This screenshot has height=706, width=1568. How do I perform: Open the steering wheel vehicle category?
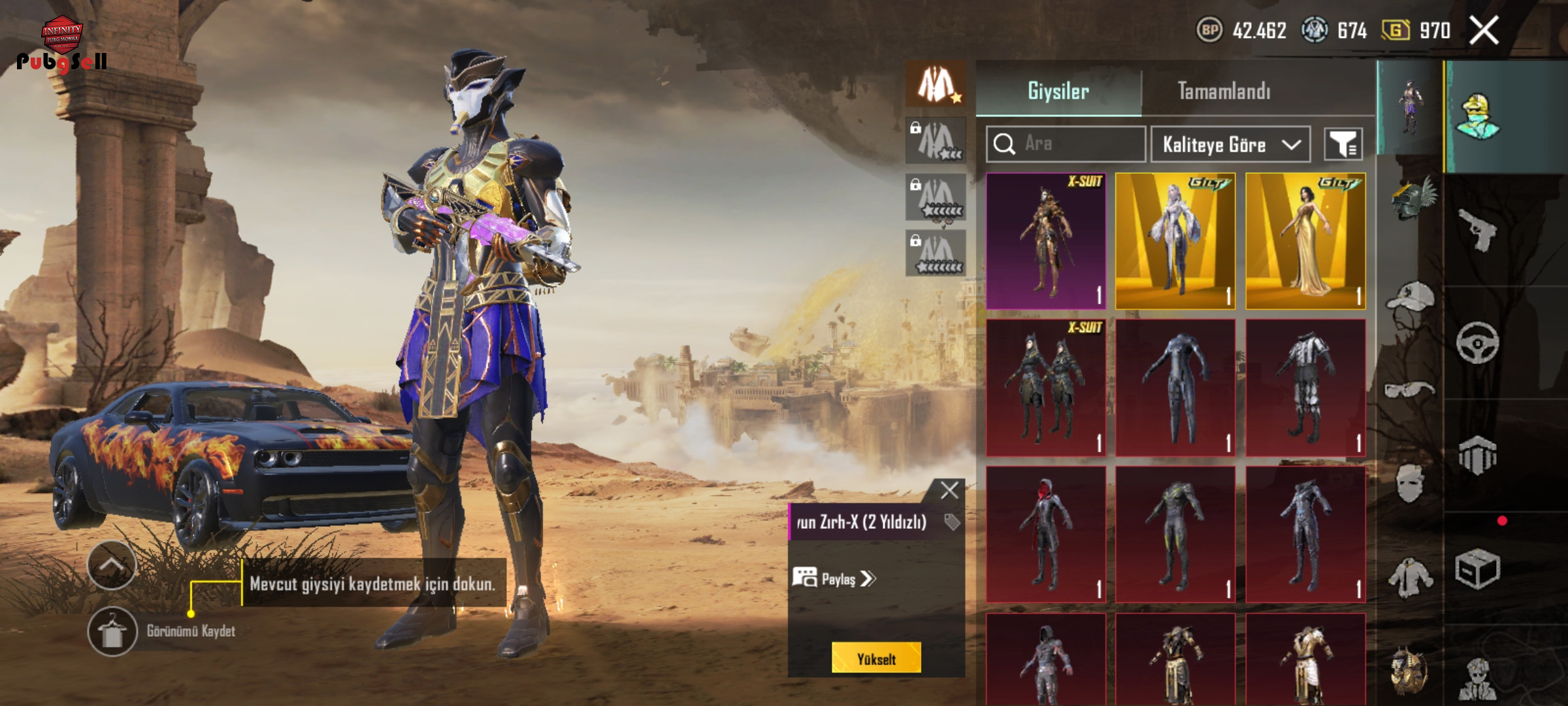point(1477,342)
